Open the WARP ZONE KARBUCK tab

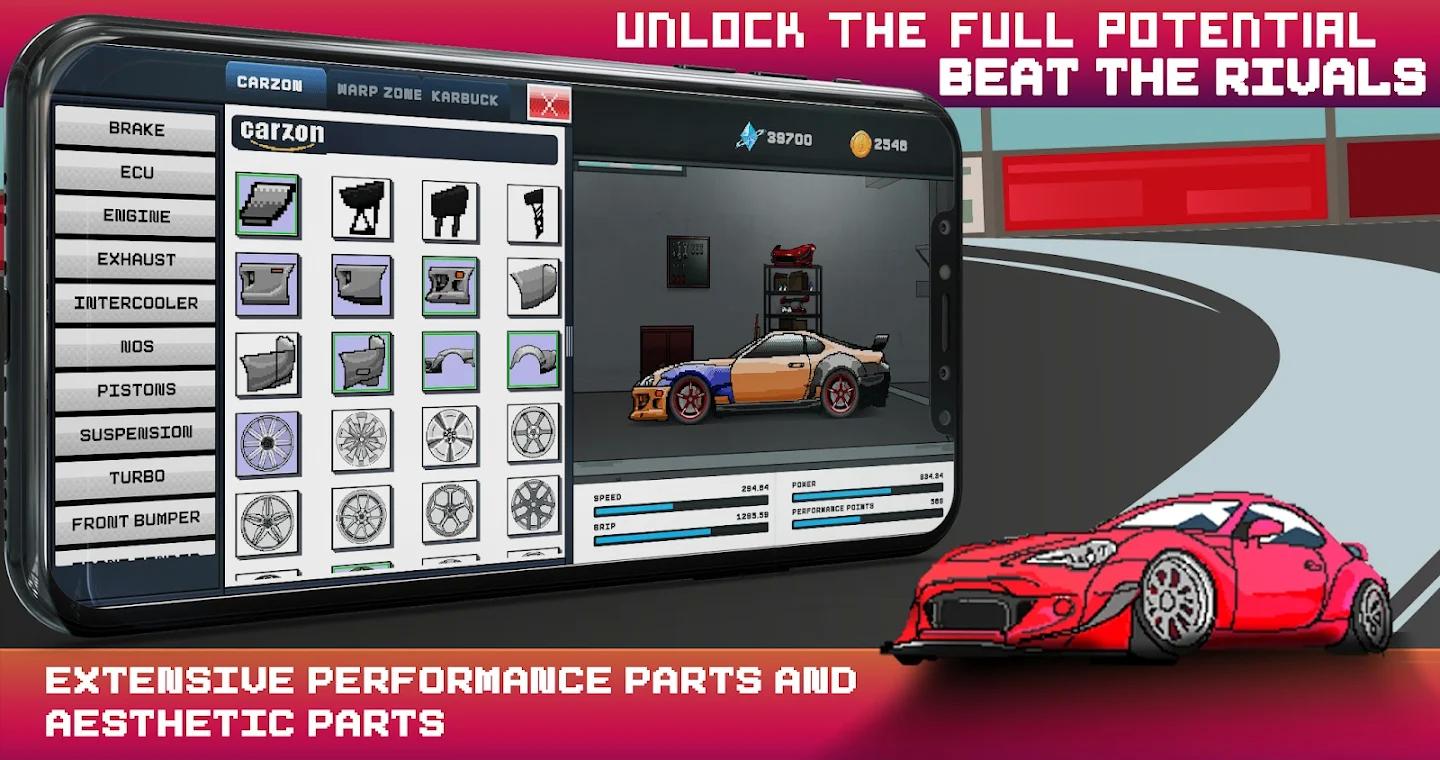(420, 97)
